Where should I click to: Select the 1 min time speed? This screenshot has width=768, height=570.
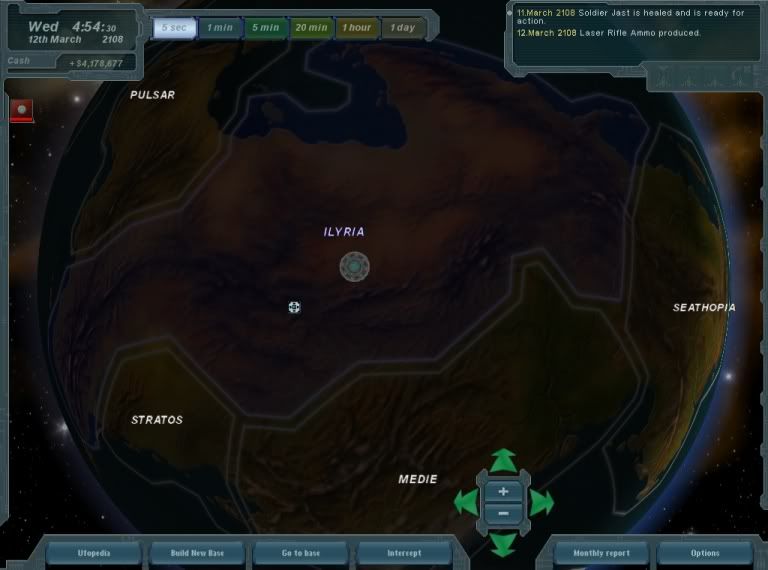point(219,28)
